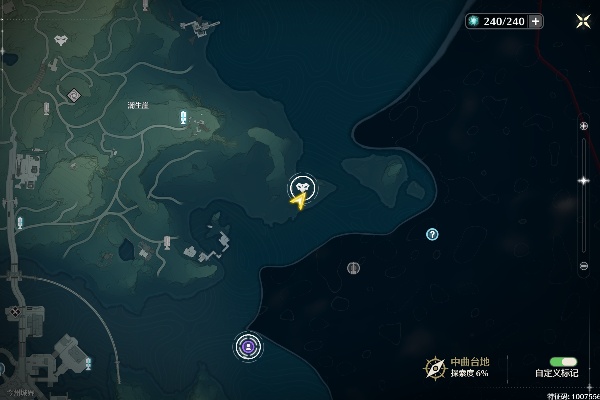Click the map zoom slider handle
600x400 pixels.
tap(584, 181)
